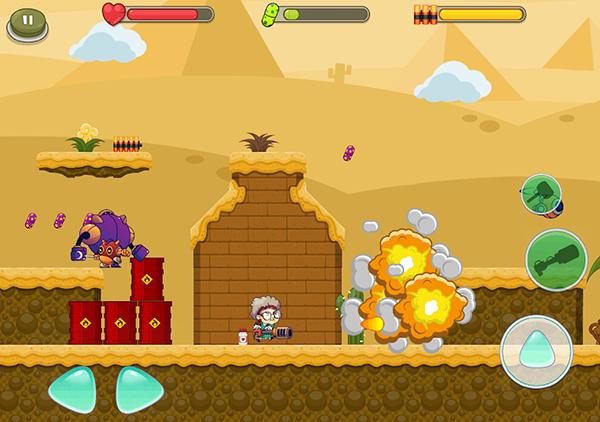Hit the jump button with up arrow
This screenshot has width=600, height=422.
tap(536, 351)
